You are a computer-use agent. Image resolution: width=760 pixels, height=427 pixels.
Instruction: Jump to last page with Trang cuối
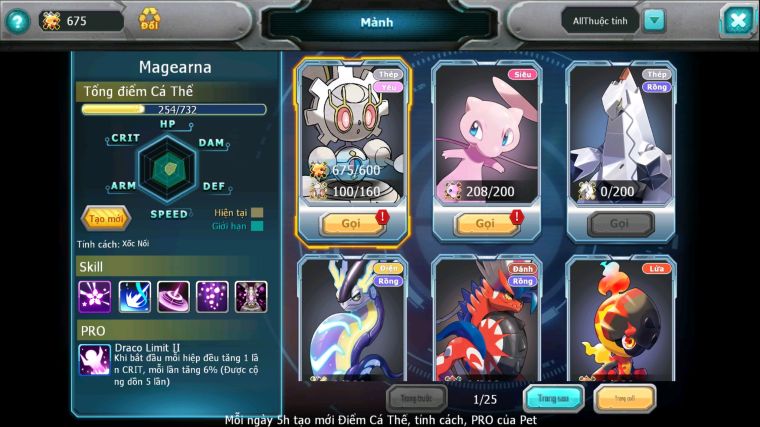point(625,398)
